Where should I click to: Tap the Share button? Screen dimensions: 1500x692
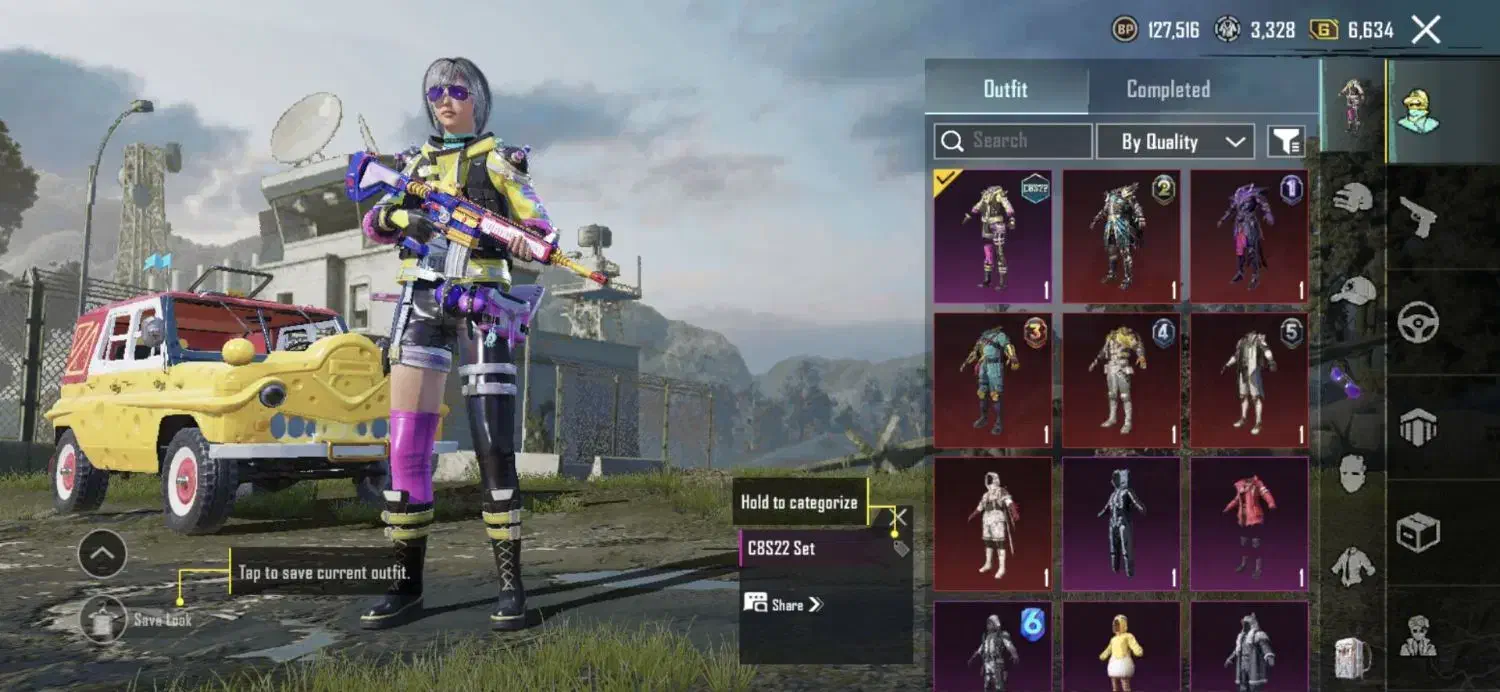click(783, 603)
